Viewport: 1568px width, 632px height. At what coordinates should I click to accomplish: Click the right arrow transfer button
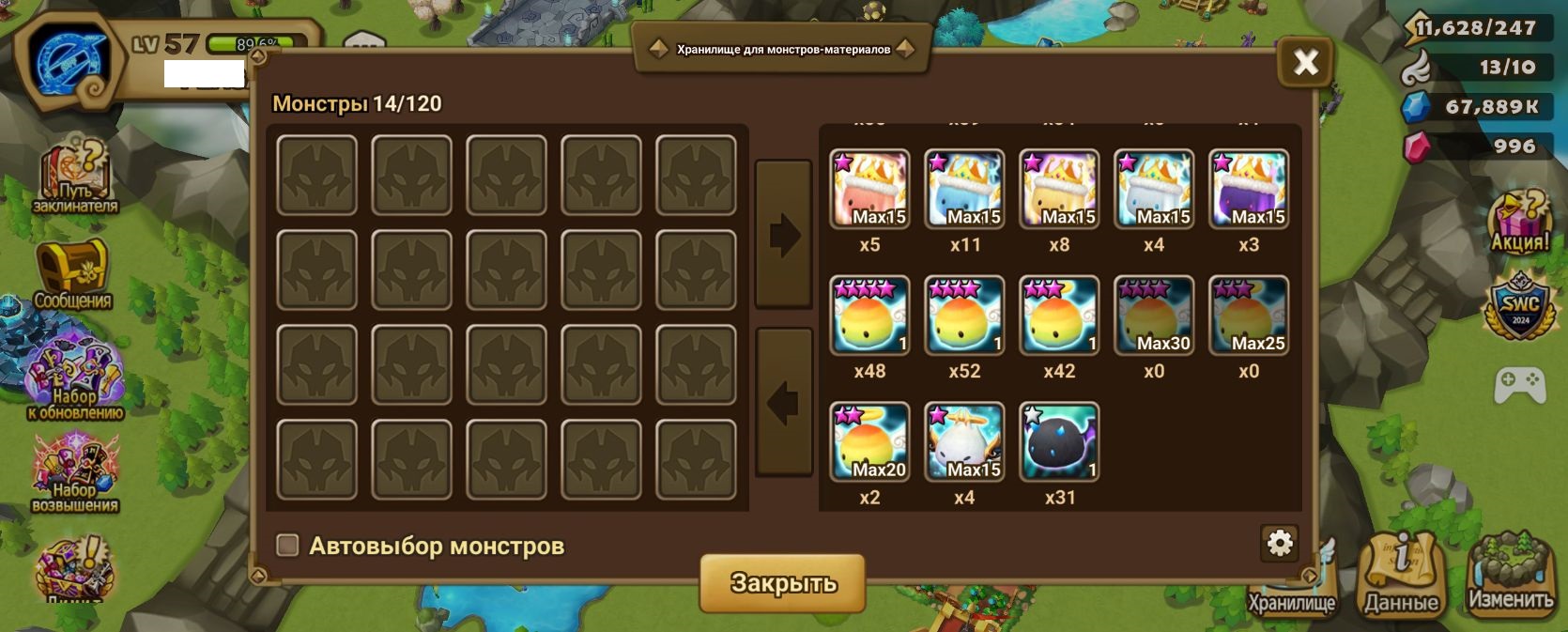[x=783, y=234]
